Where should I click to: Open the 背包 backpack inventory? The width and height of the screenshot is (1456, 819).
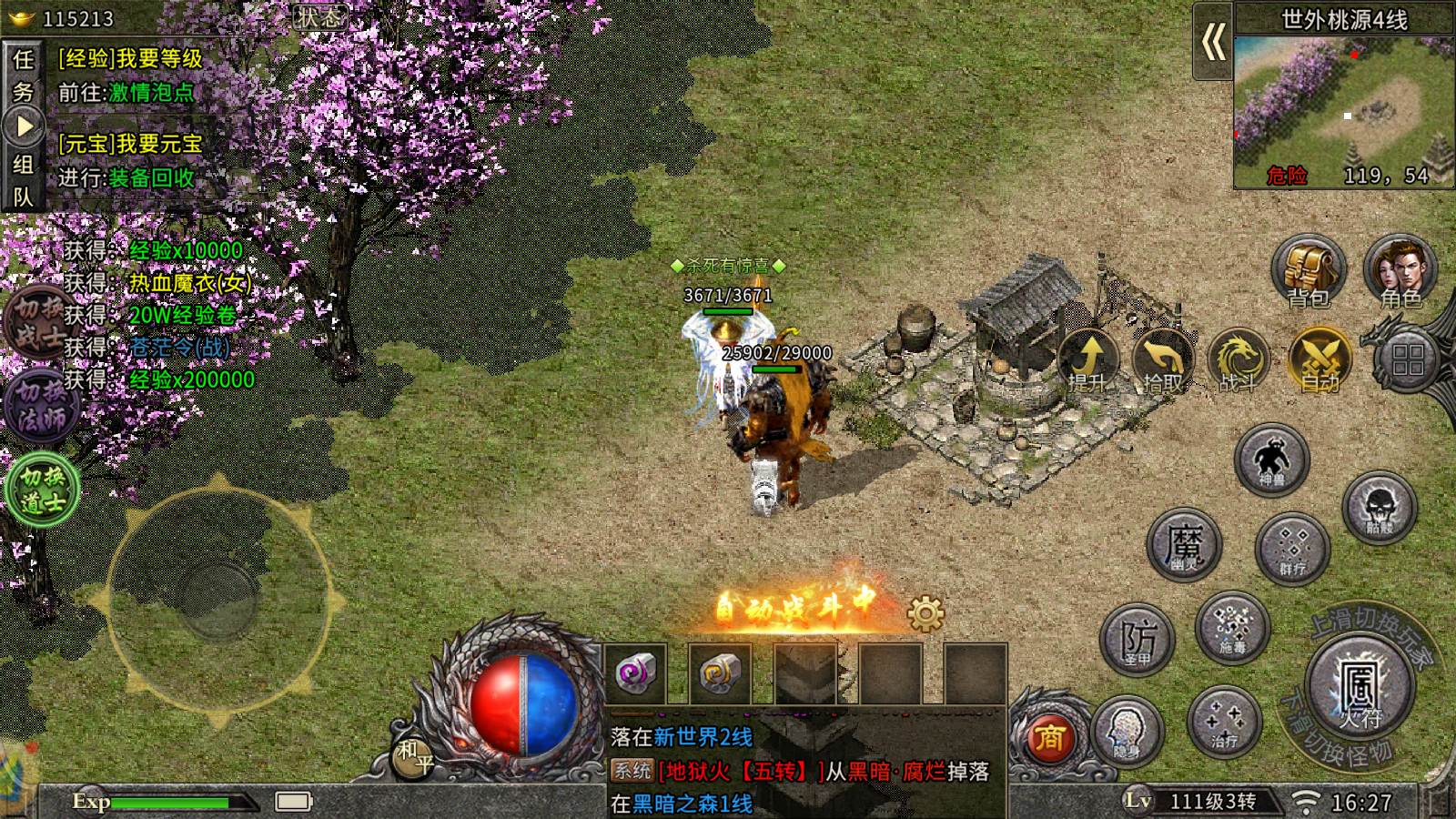pos(1309,271)
